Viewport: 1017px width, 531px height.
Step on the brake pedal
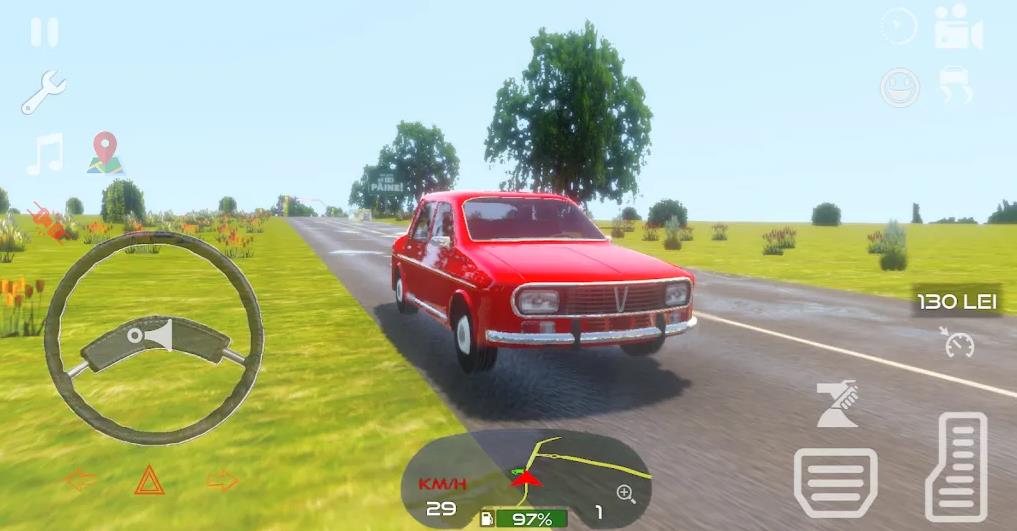coord(835,482)
